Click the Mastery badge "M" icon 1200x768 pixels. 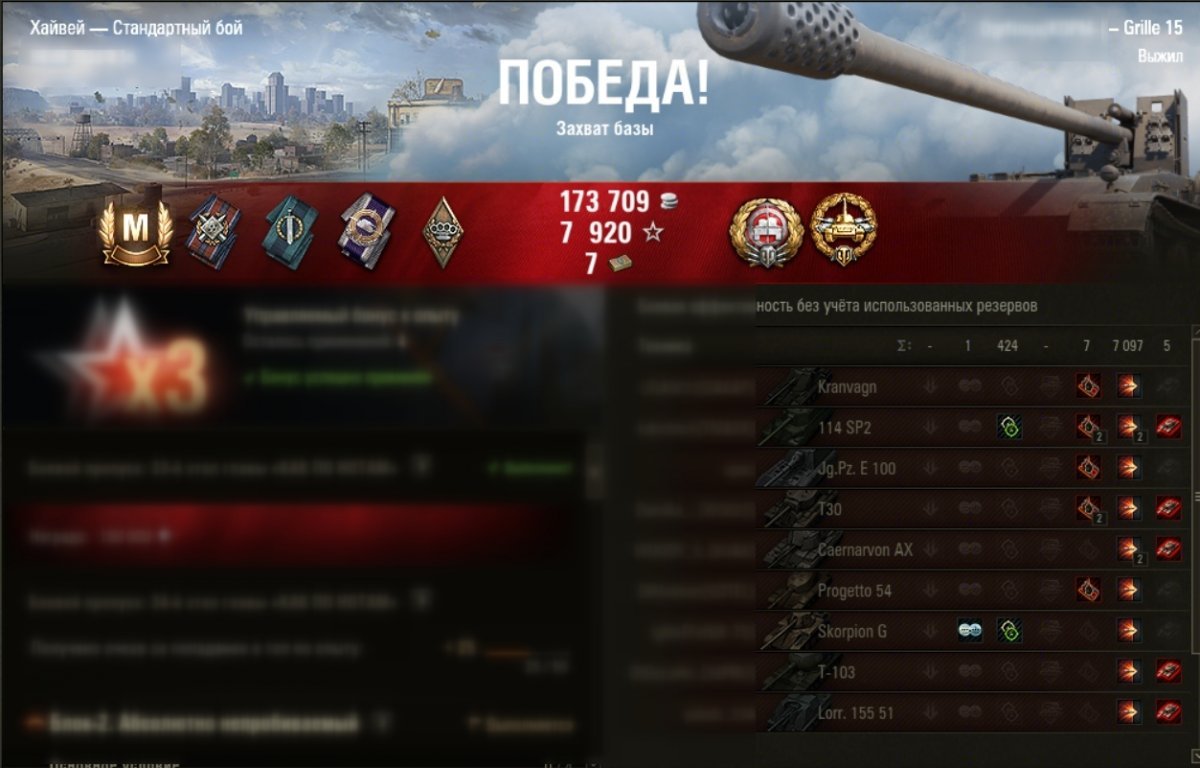(x=135, y=230)
